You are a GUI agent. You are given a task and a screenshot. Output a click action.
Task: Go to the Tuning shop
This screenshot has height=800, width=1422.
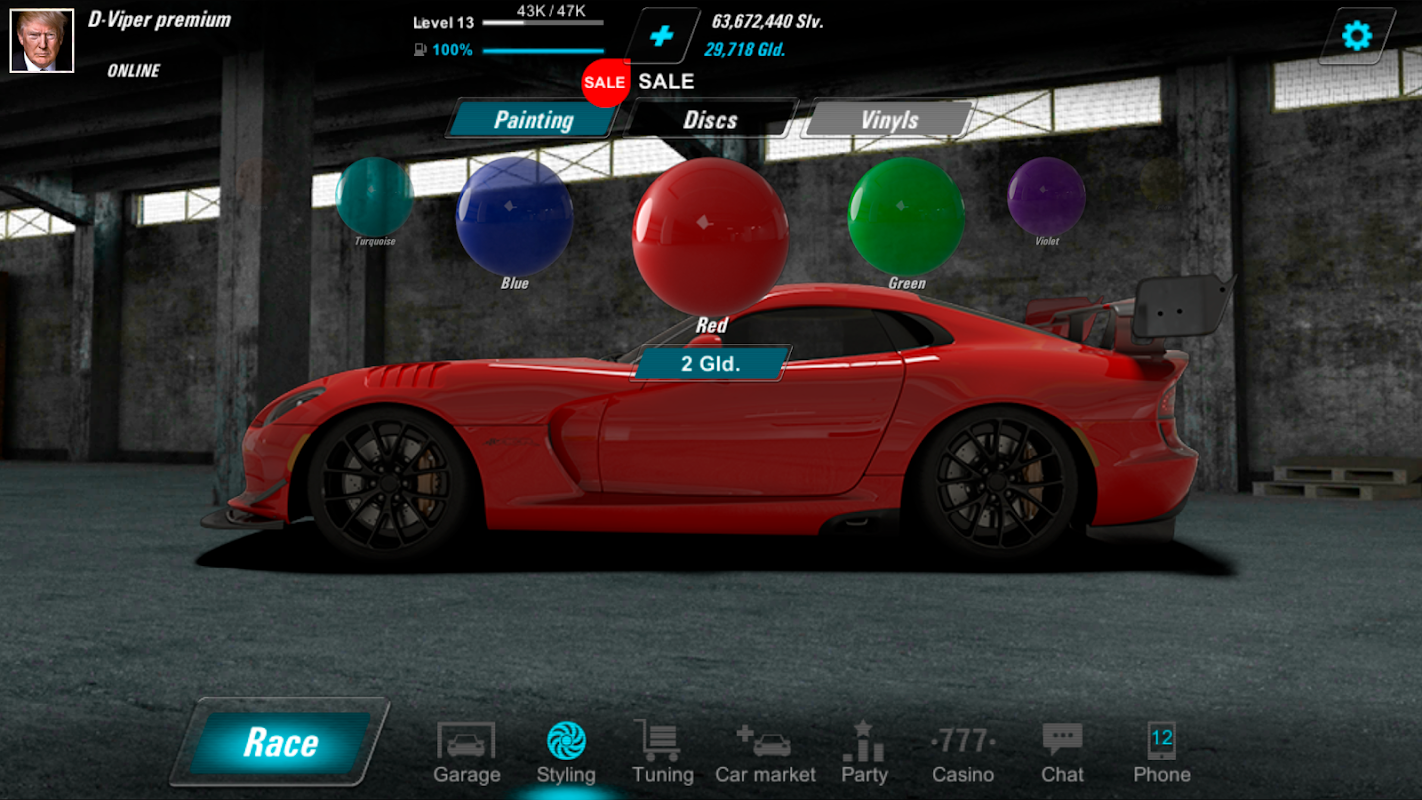coord(662,753)
